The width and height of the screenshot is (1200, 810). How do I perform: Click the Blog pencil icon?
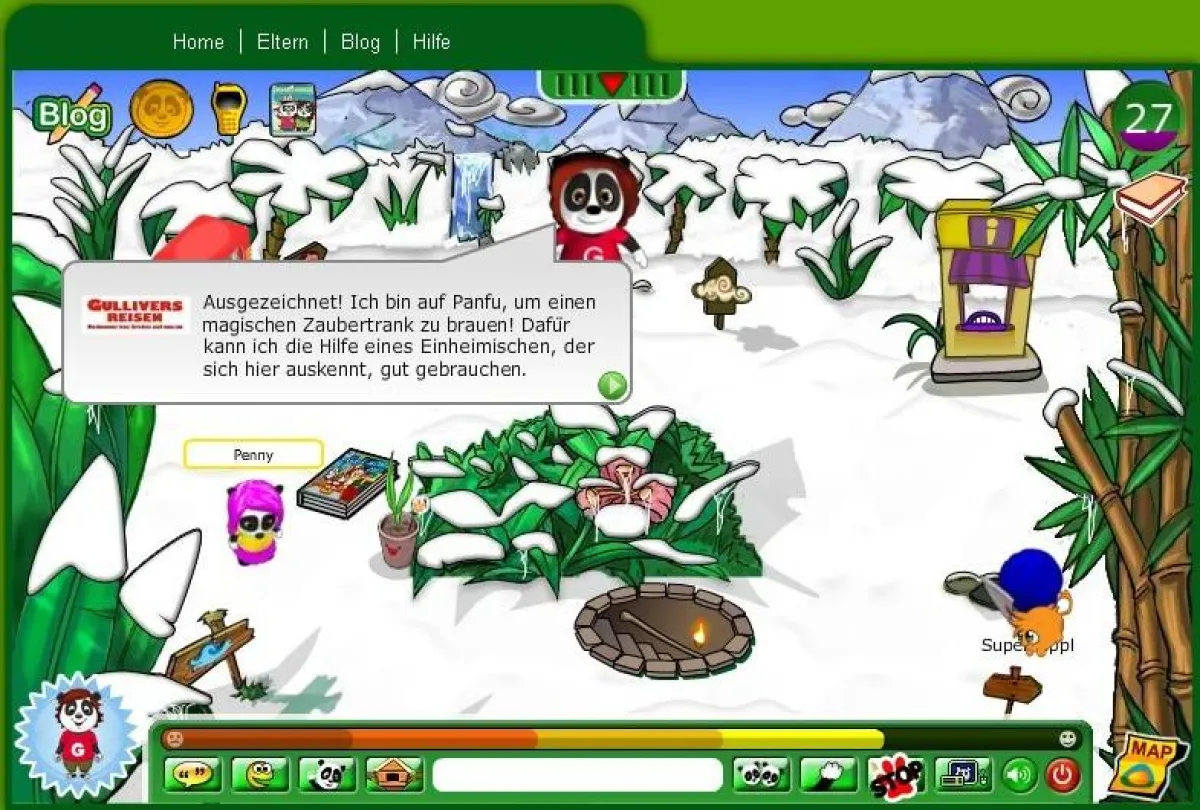pyautogui.click(x=70, y=114)
